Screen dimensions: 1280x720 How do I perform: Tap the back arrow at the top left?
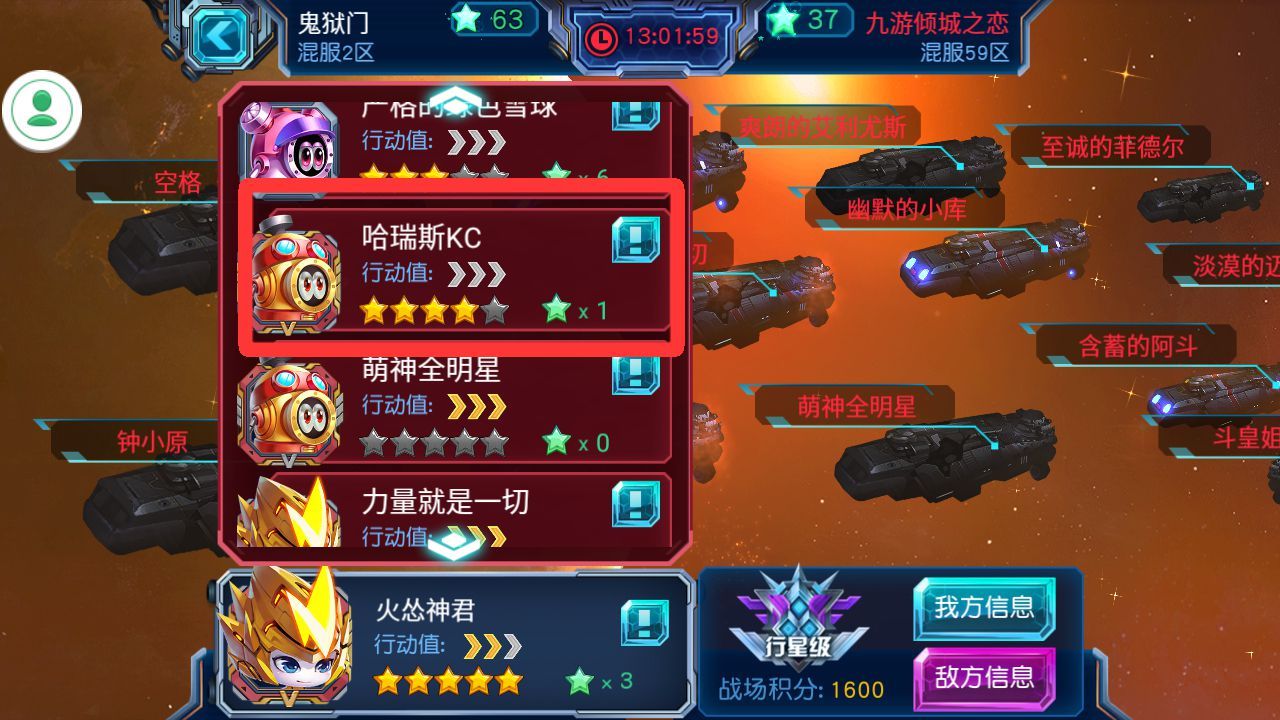[x=222, y=35]
